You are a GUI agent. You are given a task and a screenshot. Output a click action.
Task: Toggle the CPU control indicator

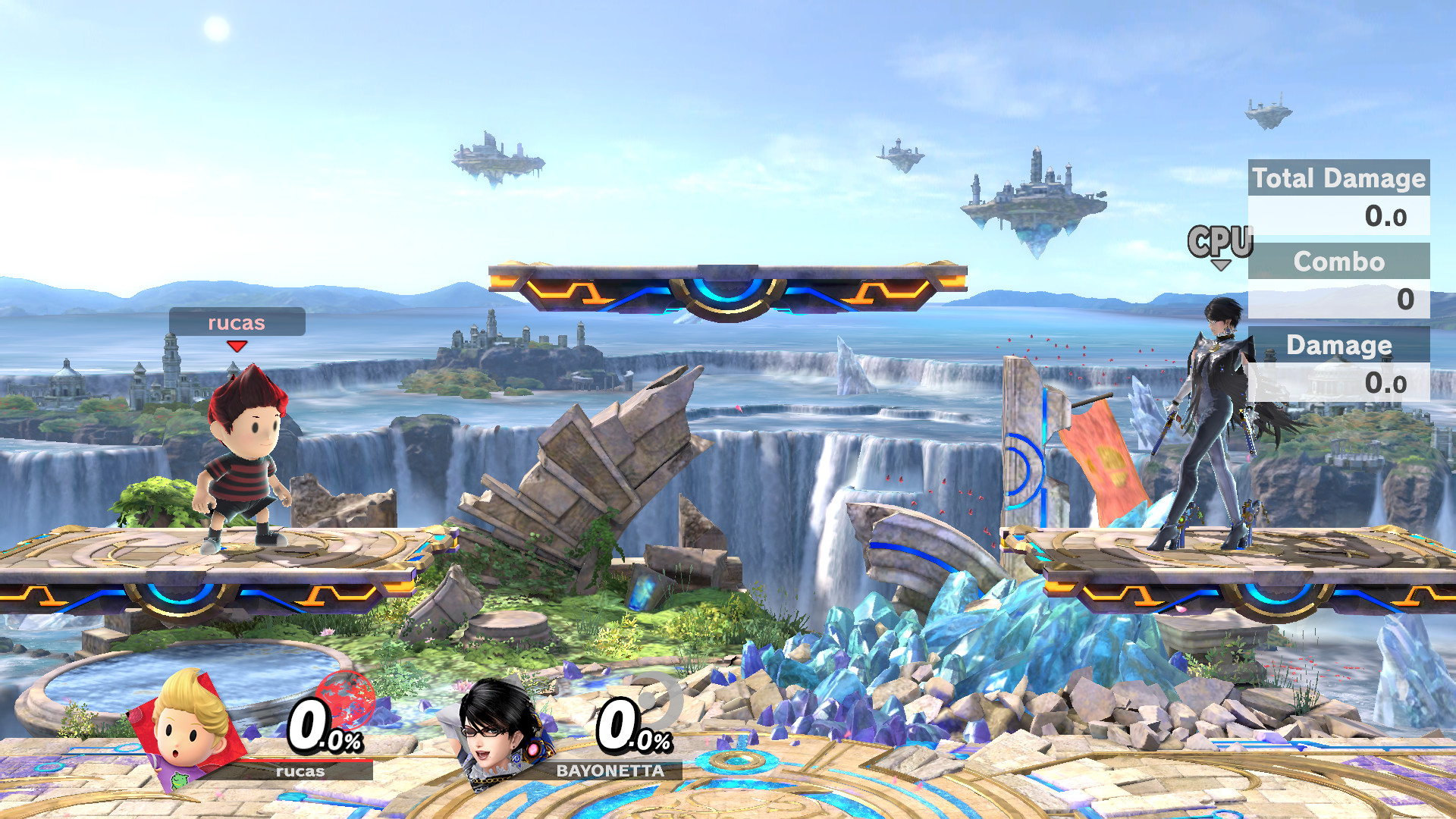(1221, 241)
